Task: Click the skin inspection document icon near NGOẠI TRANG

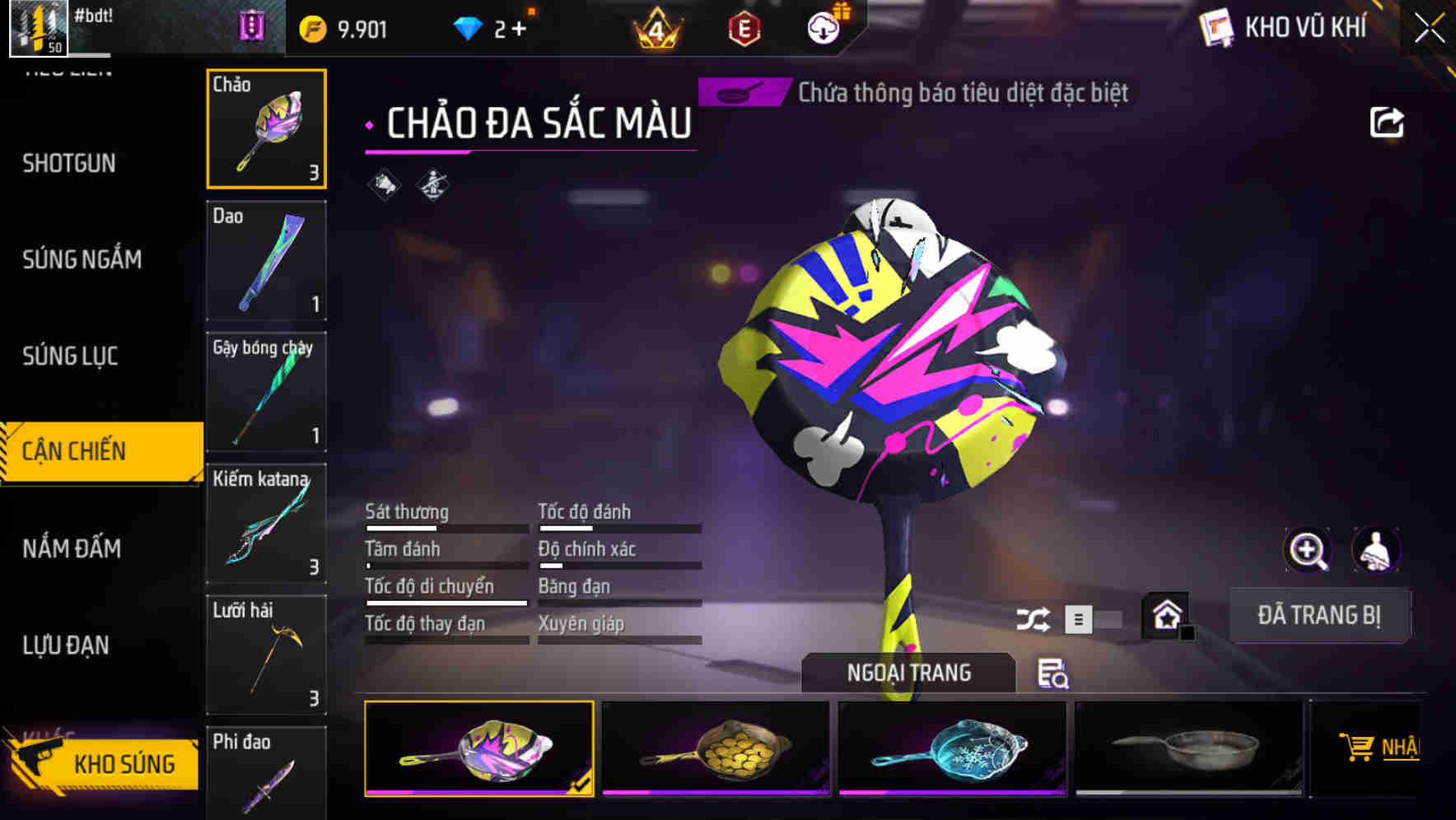Action: click(1054, 675)
